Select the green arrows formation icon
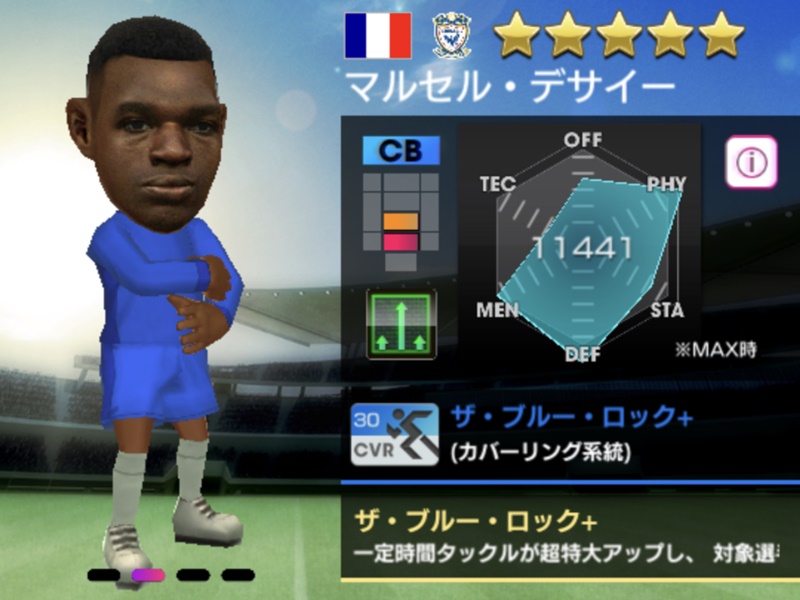Screen dimensions: 800x600 pyautogui.click(x=401, y=324)
